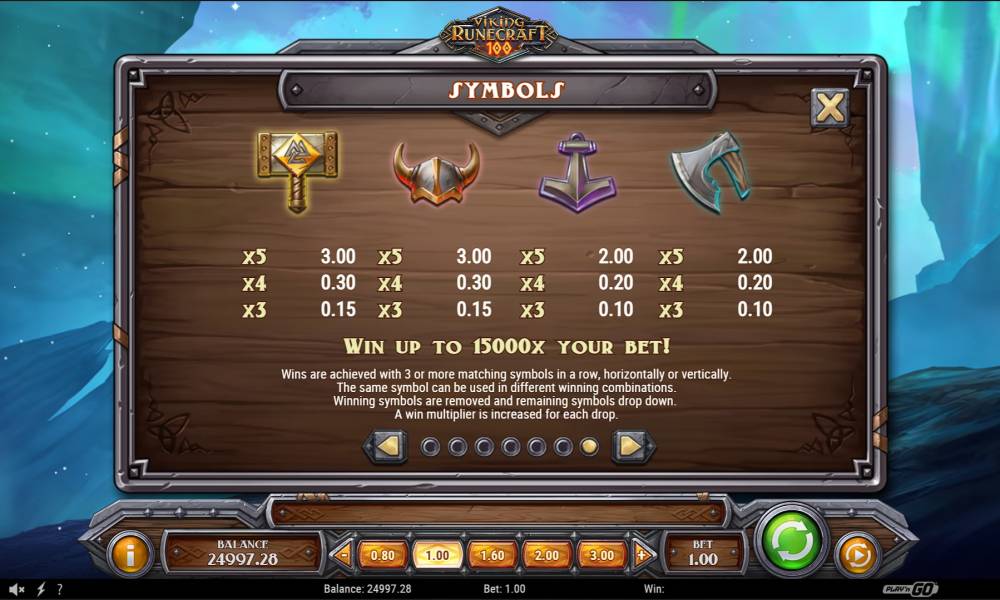Open the question mark help

(60, 589)
